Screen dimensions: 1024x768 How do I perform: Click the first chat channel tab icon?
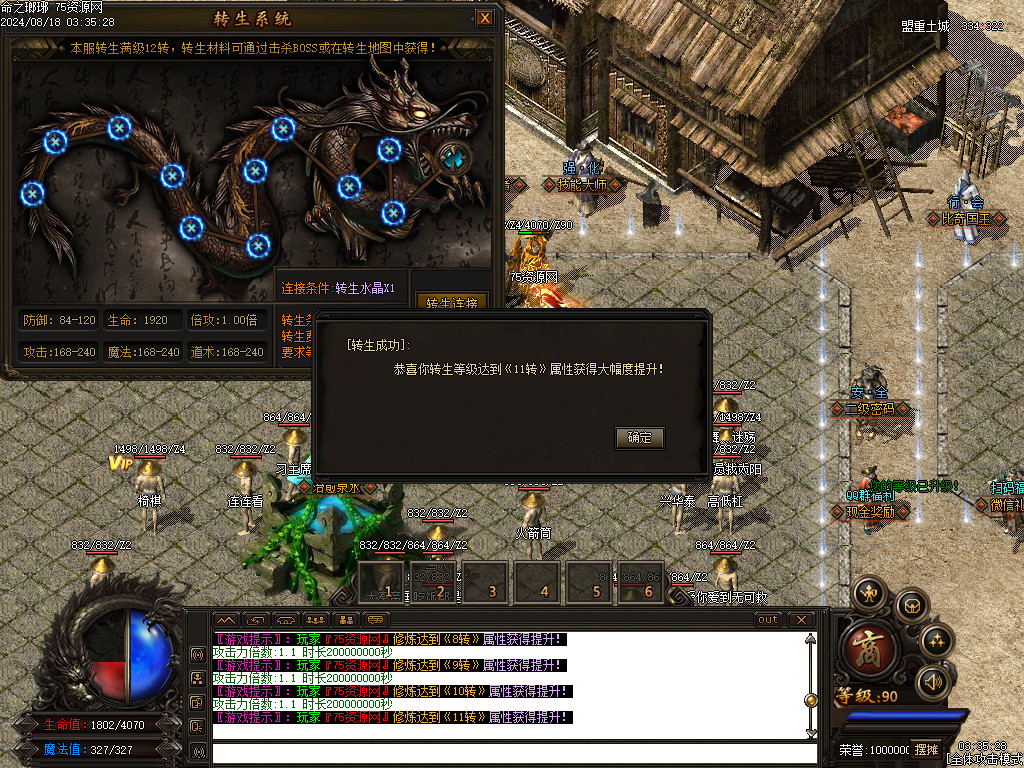click(227, 620)
